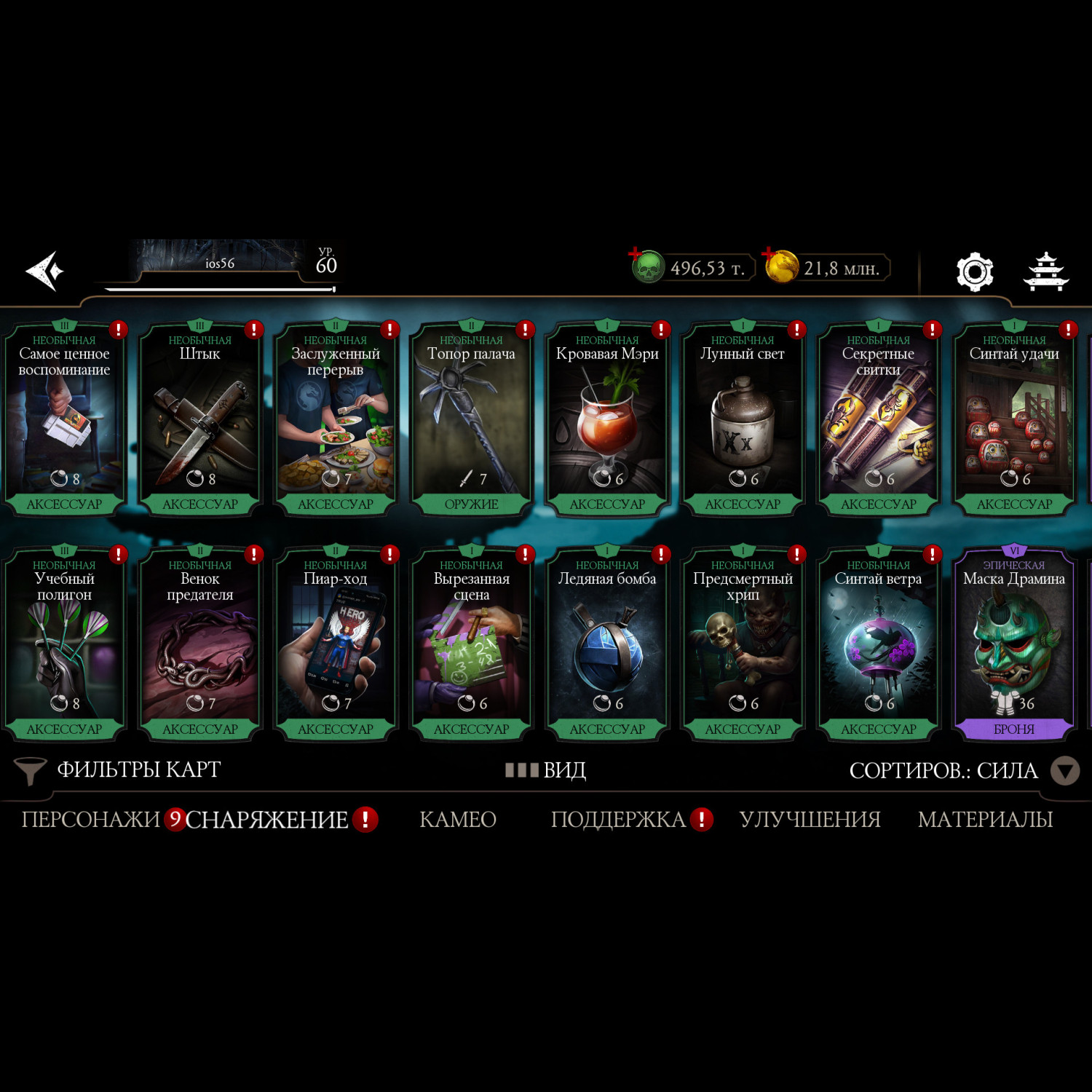Select the Пиар-ход phone card

tap(336, 644)
